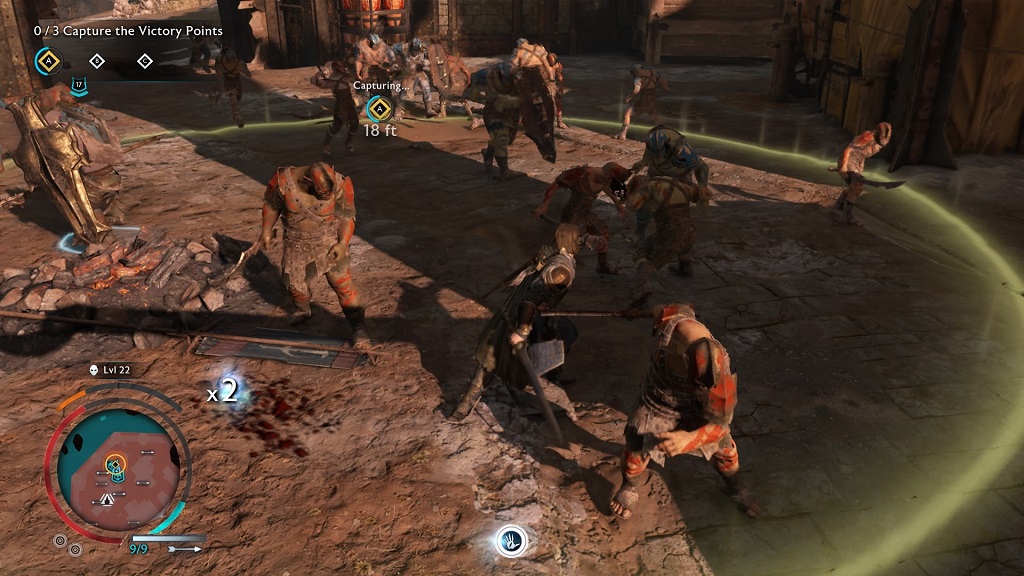Select victory point C diamond icon
1024x576 pixels.
point(145,61)
